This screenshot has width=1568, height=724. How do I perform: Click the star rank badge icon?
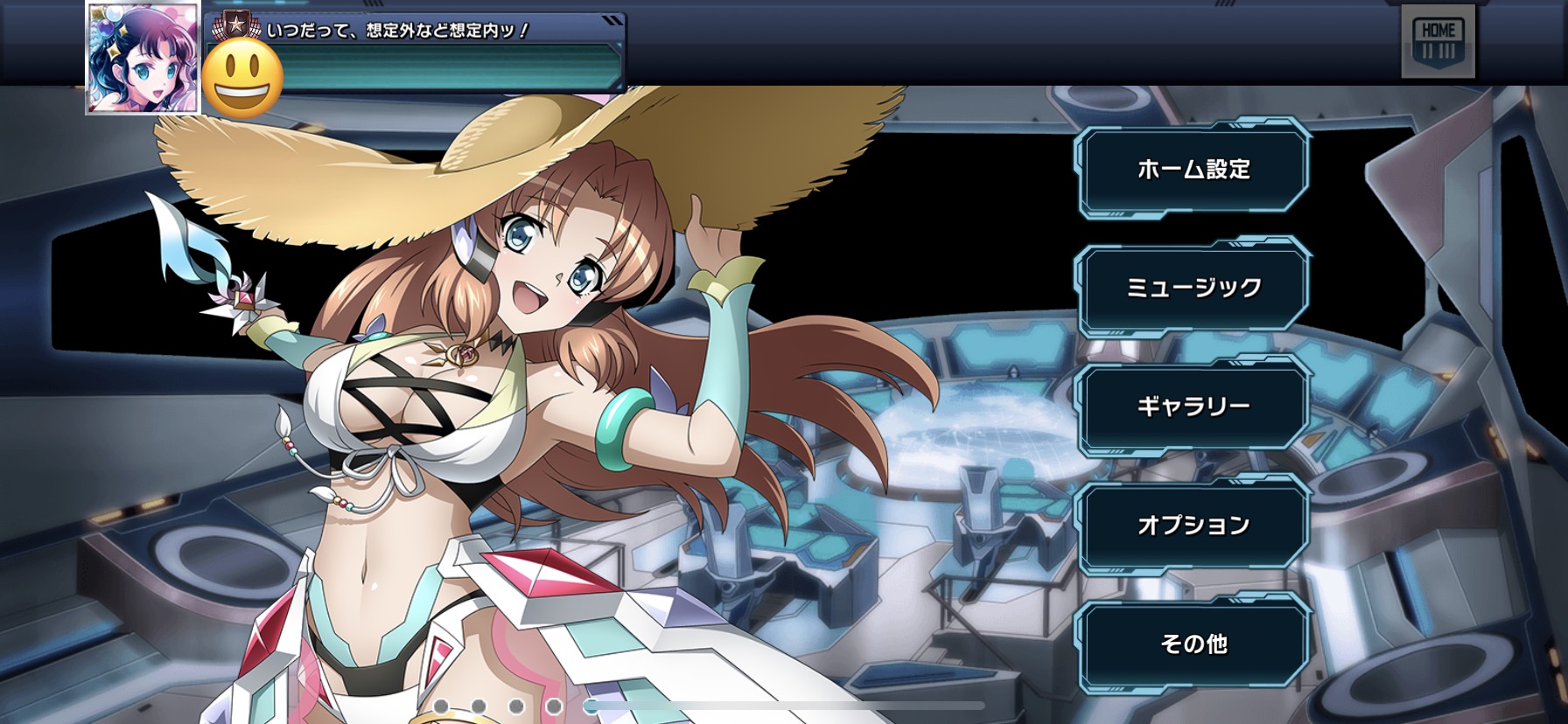(235, 25)
